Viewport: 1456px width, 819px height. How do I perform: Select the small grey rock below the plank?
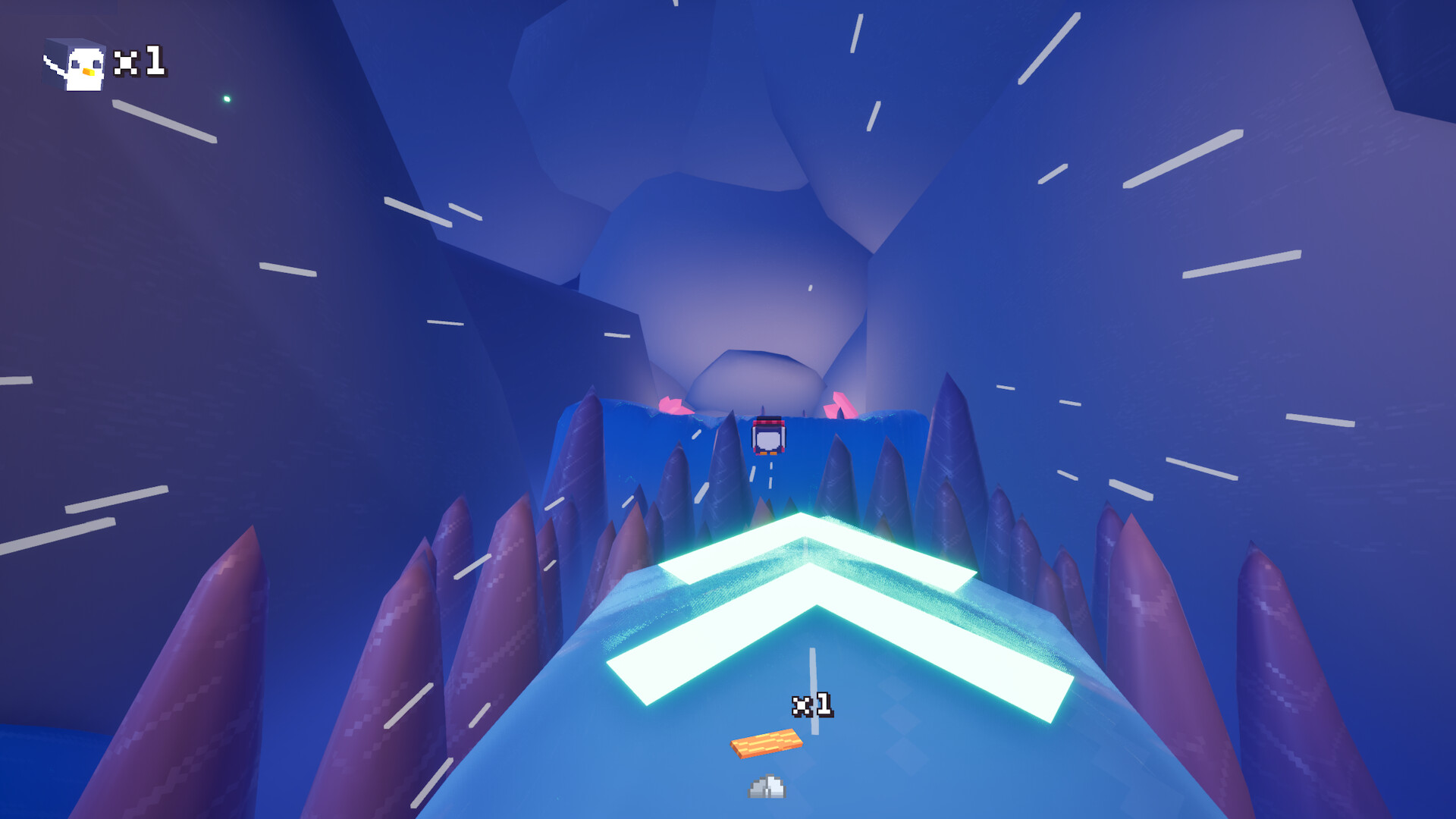pos(765,786)
